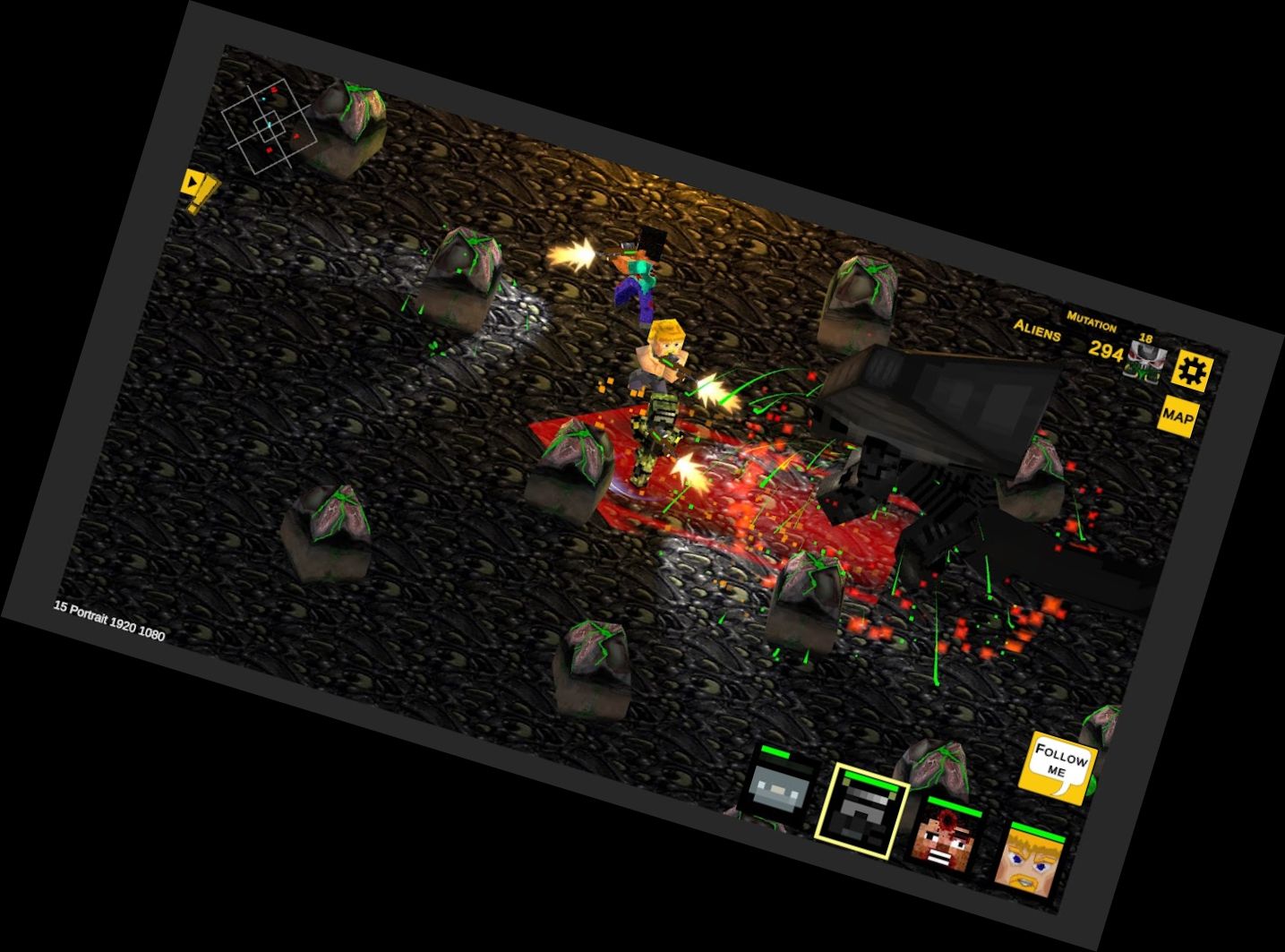
Task: Open the MAP screen
Action: tap(1178, 416)
